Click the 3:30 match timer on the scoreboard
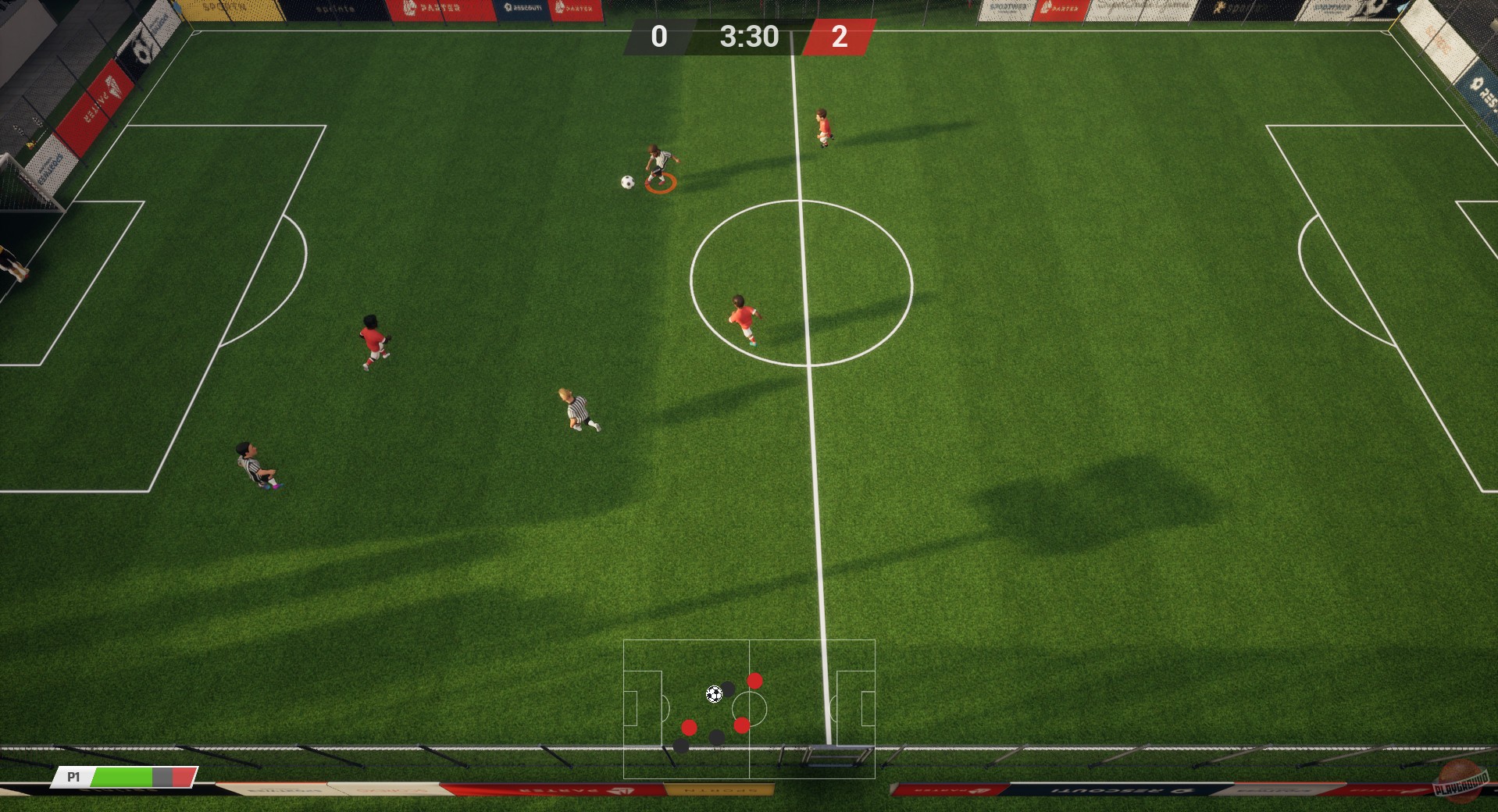The height and width of the screenshot is (812, 1498). point(748,37)
